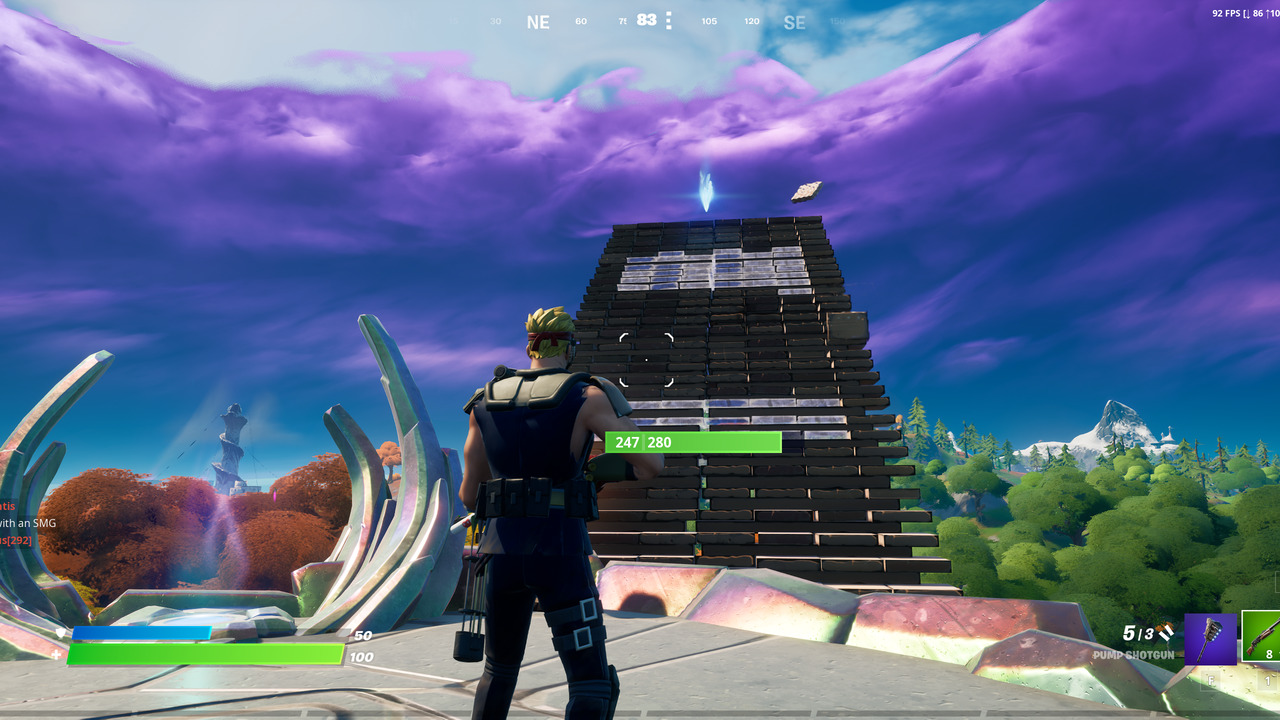Click the NE marker on the compass
Viewport: 1280px width, 720px height.
pos(539,21)
